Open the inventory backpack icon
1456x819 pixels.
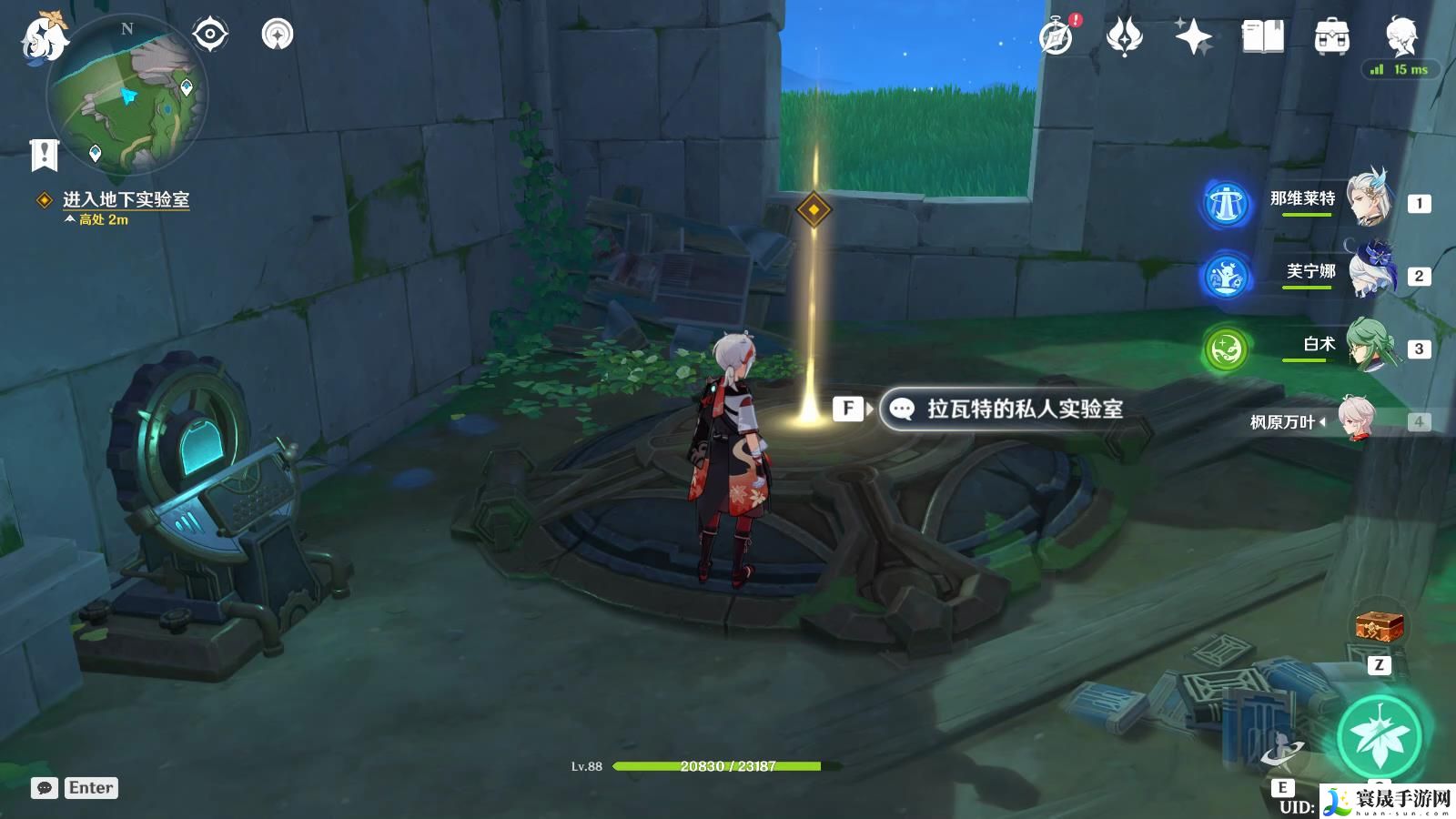coord(1331,37)
